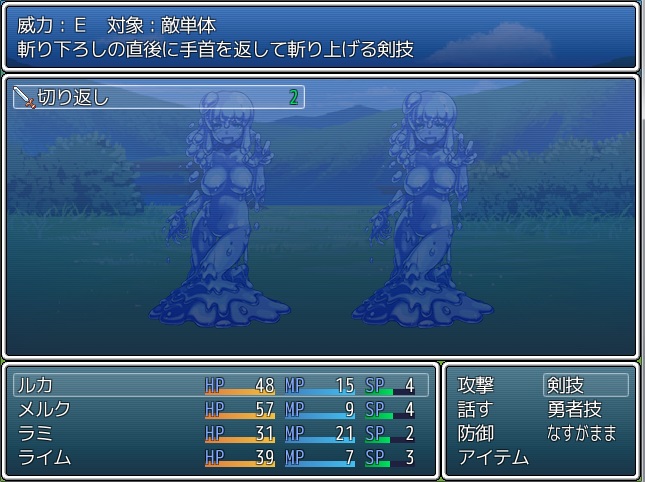
Task: Open the アイテム item command
Action: [x=493, y=458]
